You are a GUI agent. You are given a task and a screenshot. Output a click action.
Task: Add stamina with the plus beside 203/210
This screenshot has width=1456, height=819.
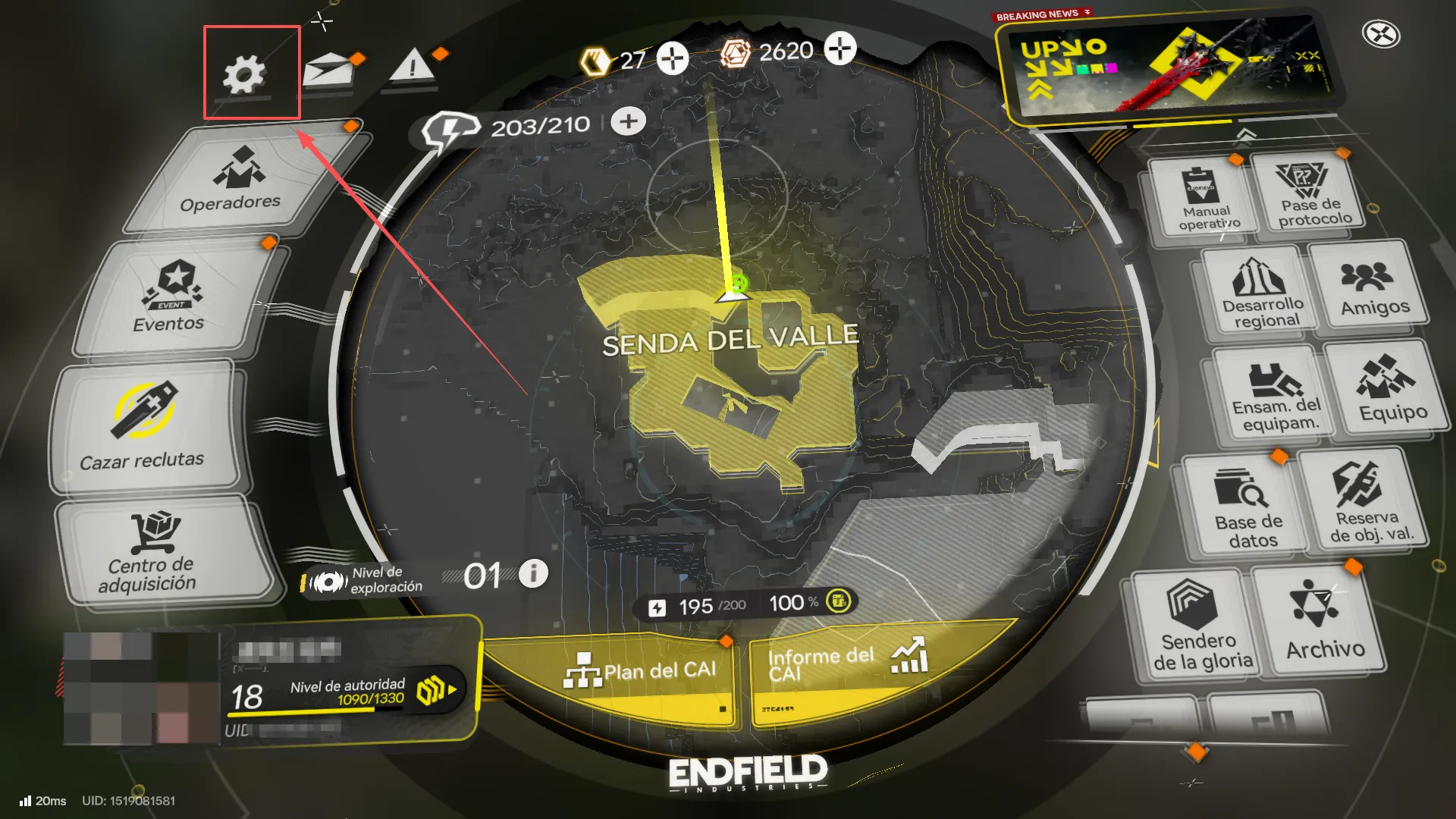pos(628,121)
